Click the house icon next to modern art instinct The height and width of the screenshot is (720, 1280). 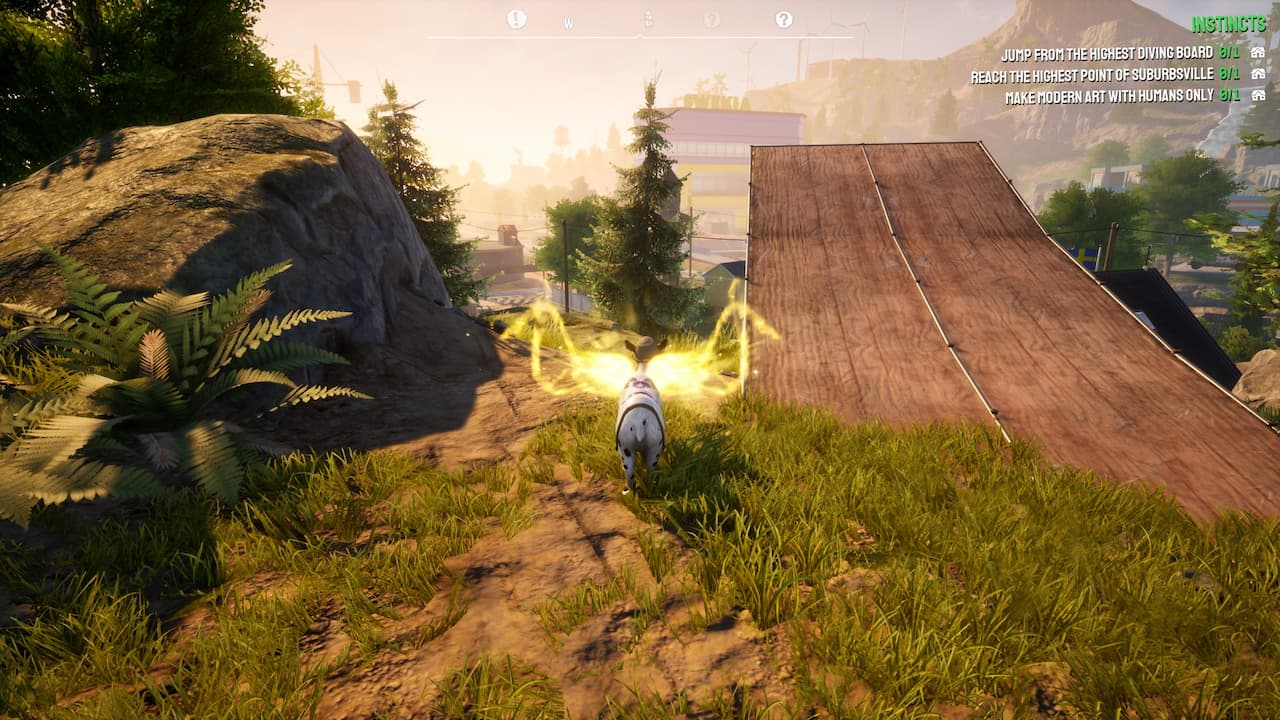pyautogui.click(x=1260, y=93)
